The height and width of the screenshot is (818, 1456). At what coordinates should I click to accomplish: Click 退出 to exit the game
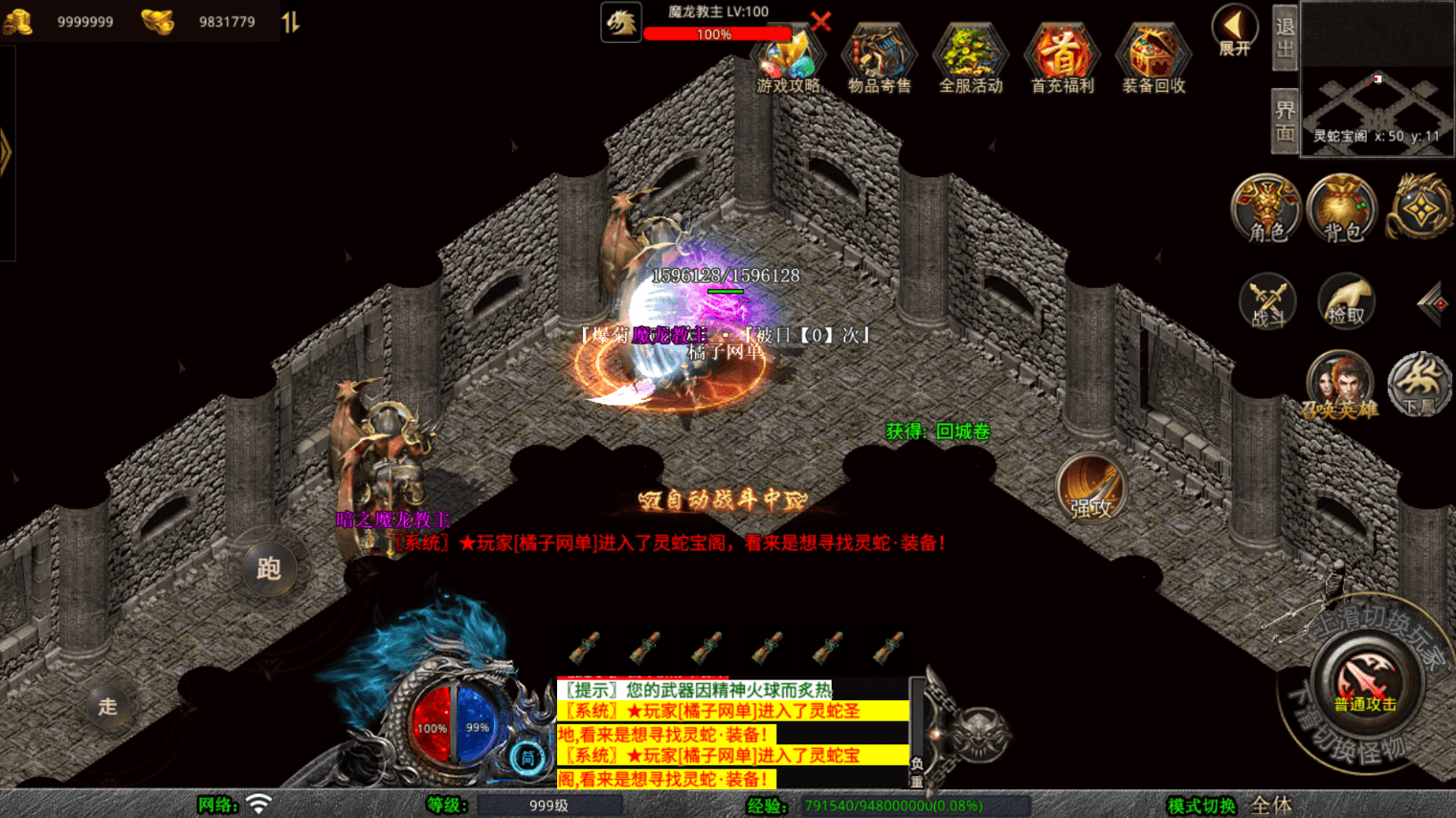[1283, 38]
